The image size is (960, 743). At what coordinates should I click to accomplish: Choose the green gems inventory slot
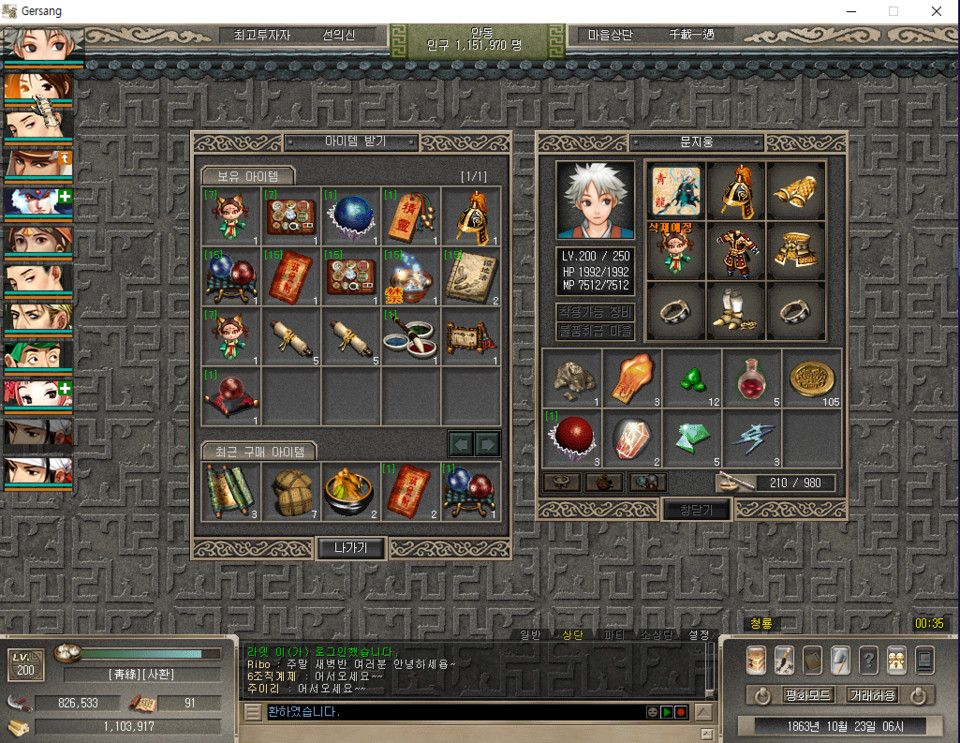pyautogui.click(x=691, y=378)
